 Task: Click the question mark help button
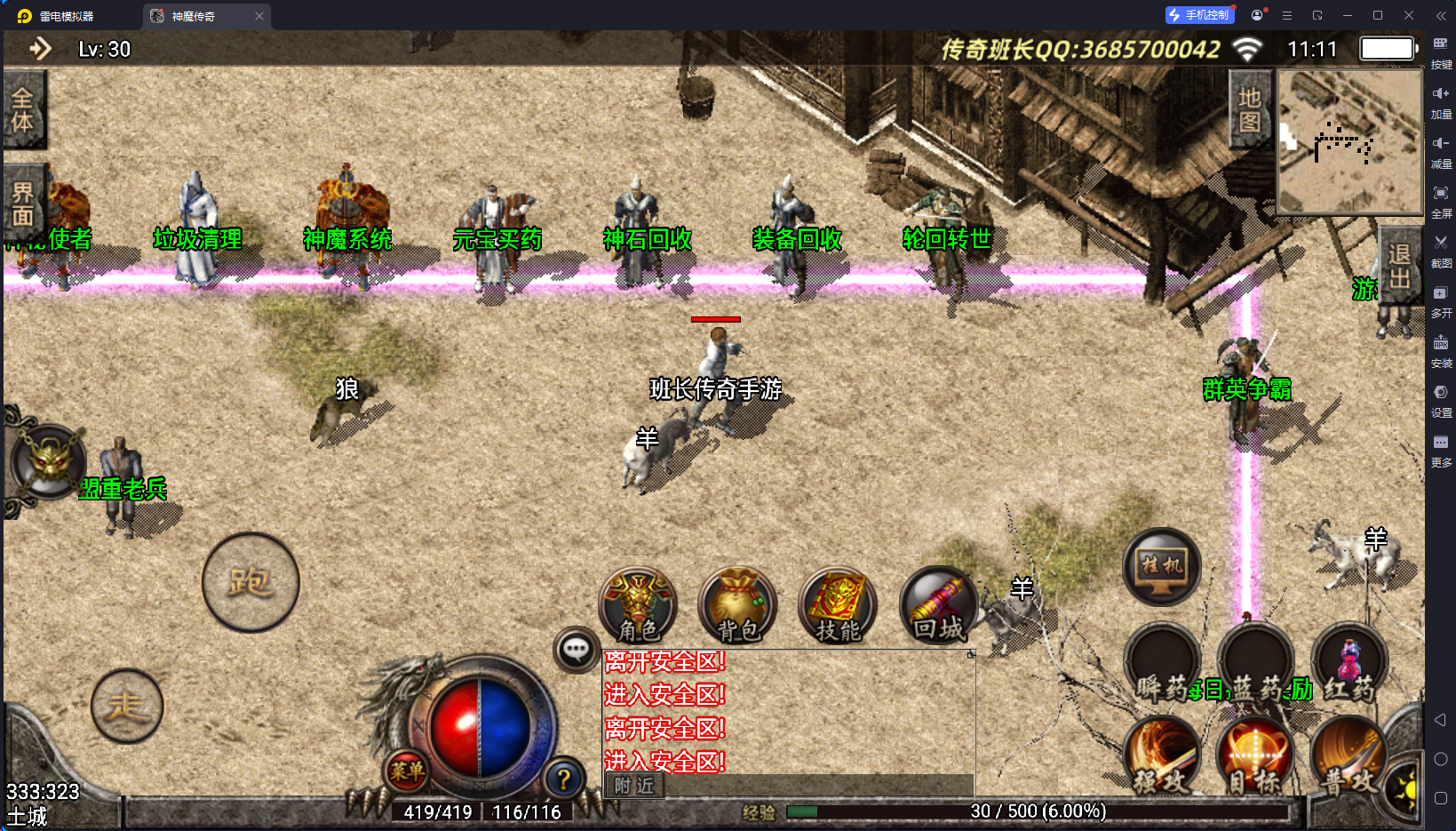(563, 779)
